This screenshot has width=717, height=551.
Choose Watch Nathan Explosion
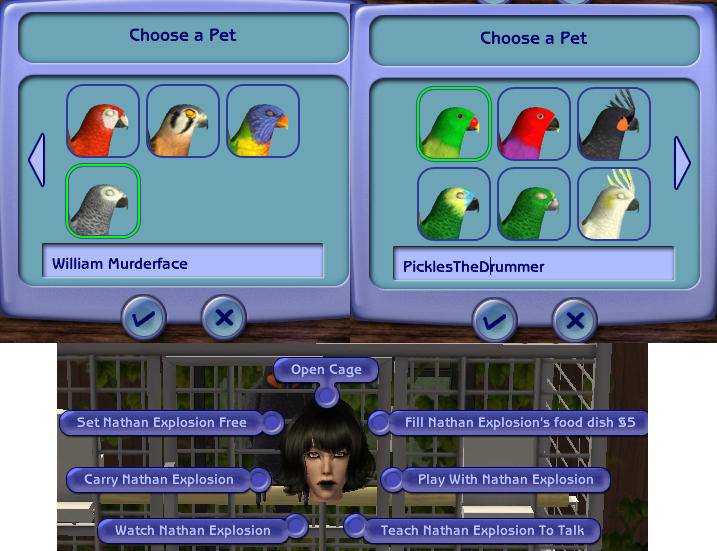(x=192, y=530)
